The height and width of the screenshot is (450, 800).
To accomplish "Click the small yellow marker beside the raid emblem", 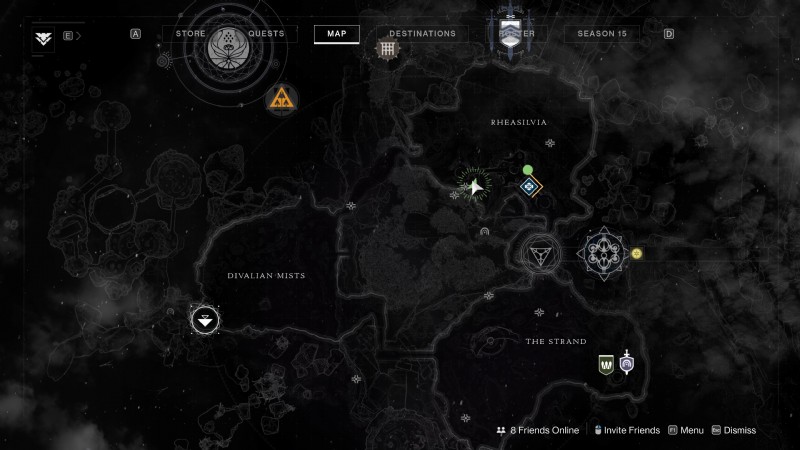I will 637,253.
